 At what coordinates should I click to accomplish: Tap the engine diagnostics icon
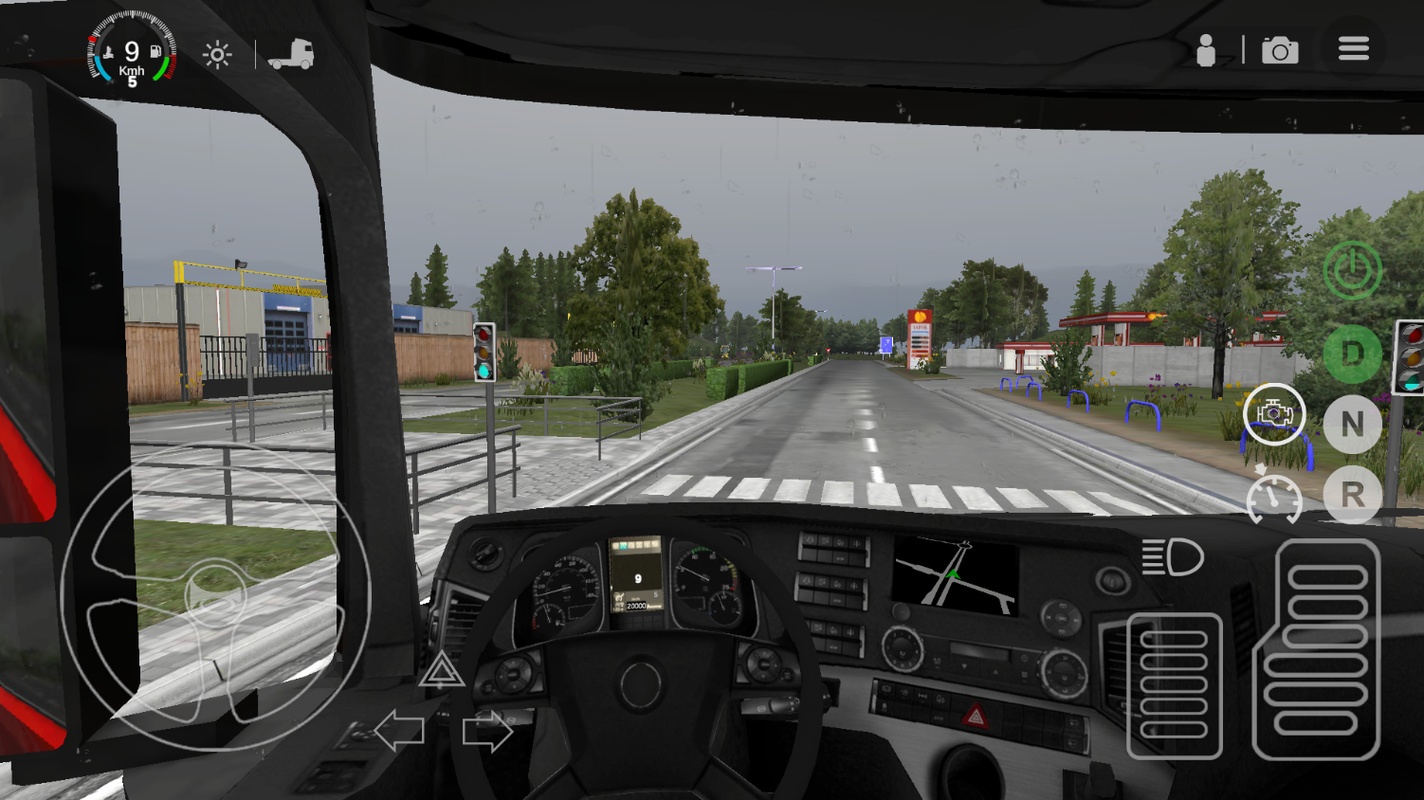1274,414
